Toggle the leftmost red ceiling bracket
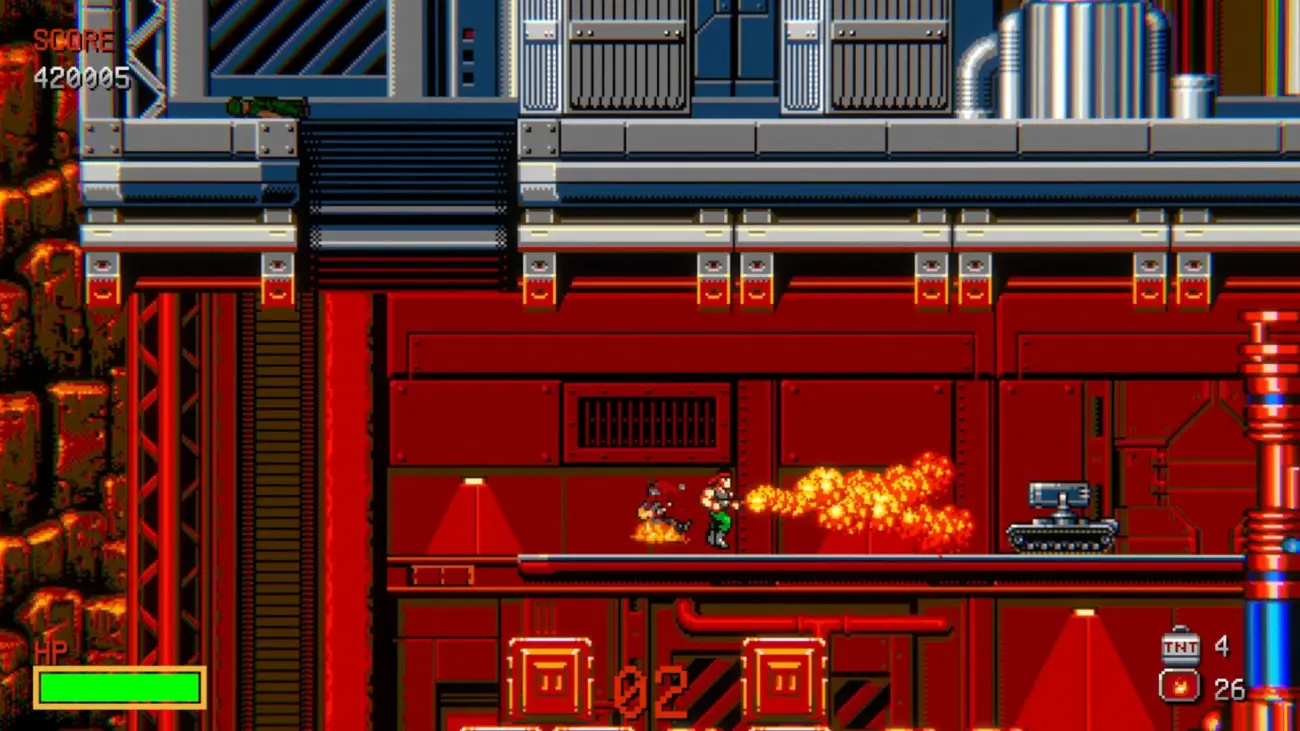This screenshot has height=731, width=1300. pyautogui.click(x=102, y=278)
